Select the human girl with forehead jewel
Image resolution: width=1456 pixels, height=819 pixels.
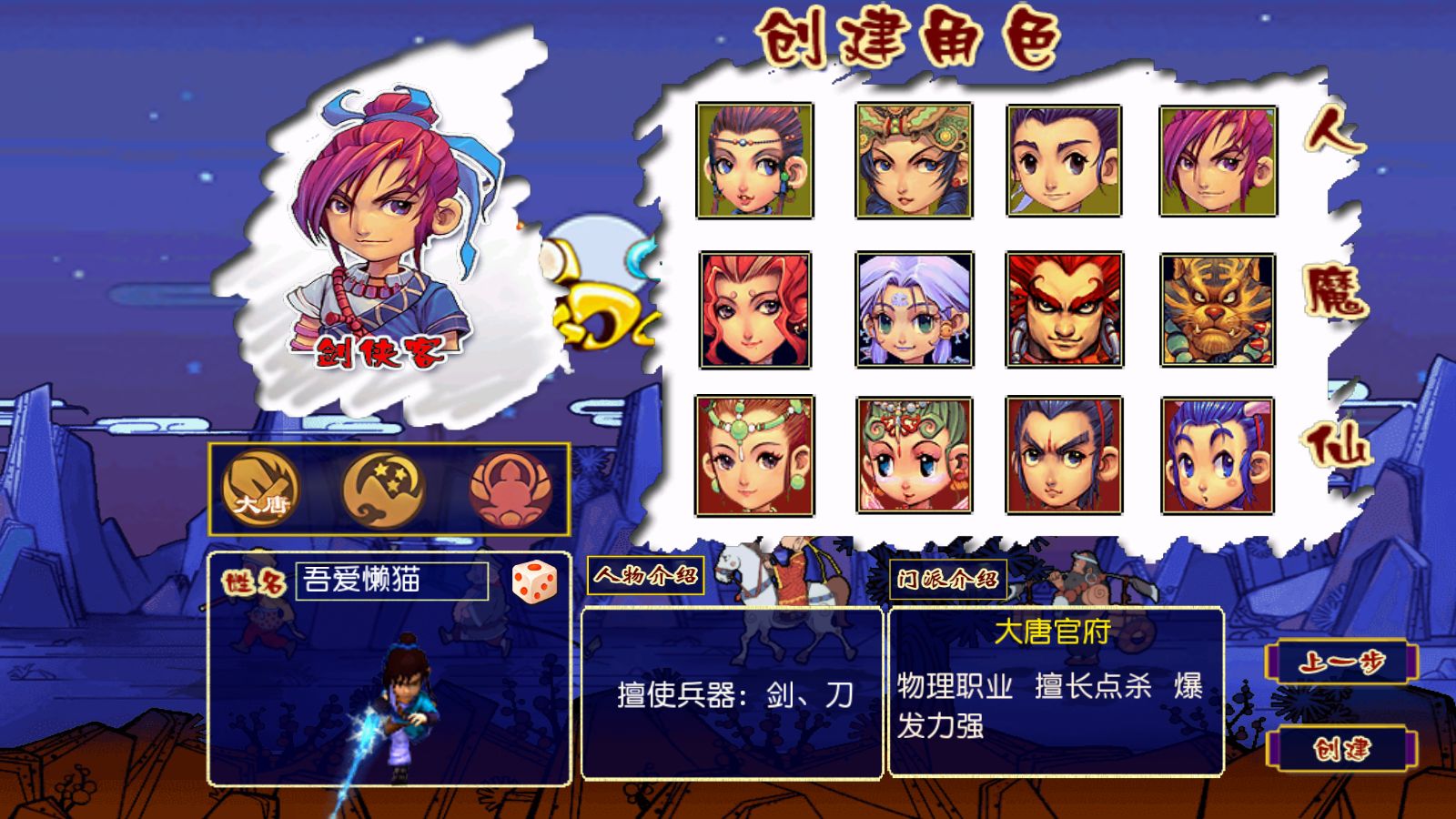tap(754, 162)
